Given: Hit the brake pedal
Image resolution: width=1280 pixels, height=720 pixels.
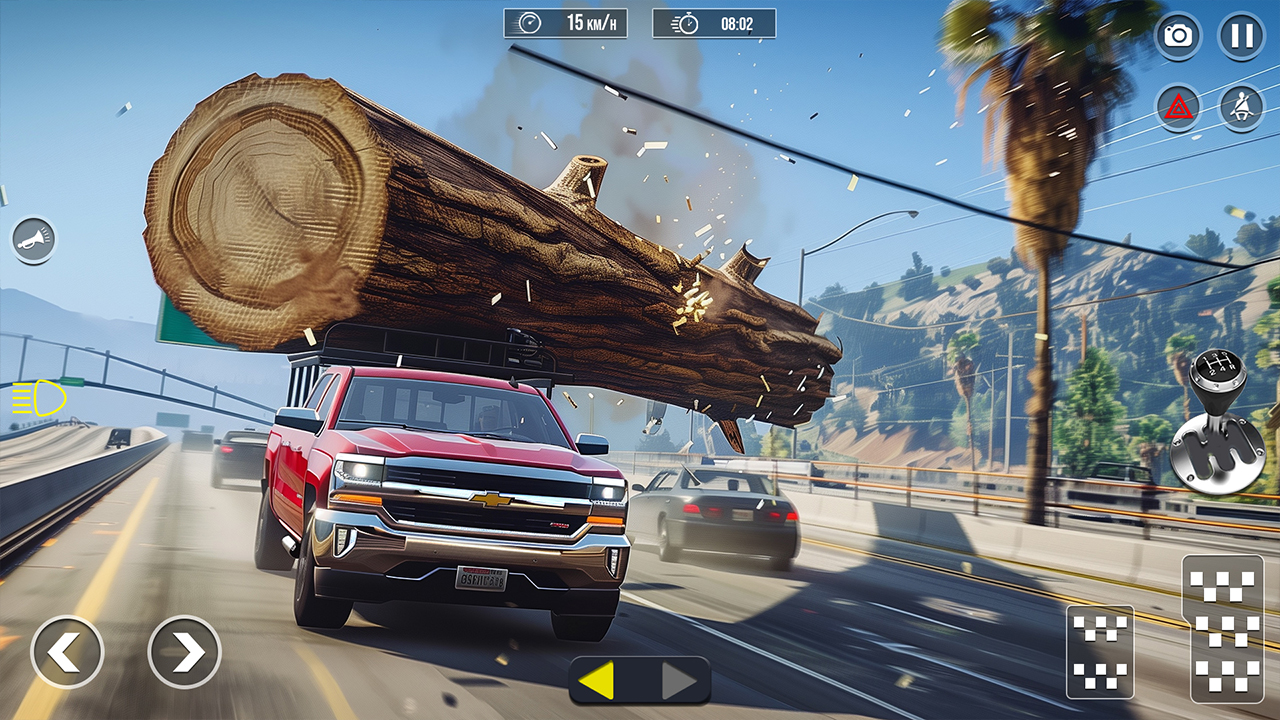Looking at the screenshot, I should 1100,651.
